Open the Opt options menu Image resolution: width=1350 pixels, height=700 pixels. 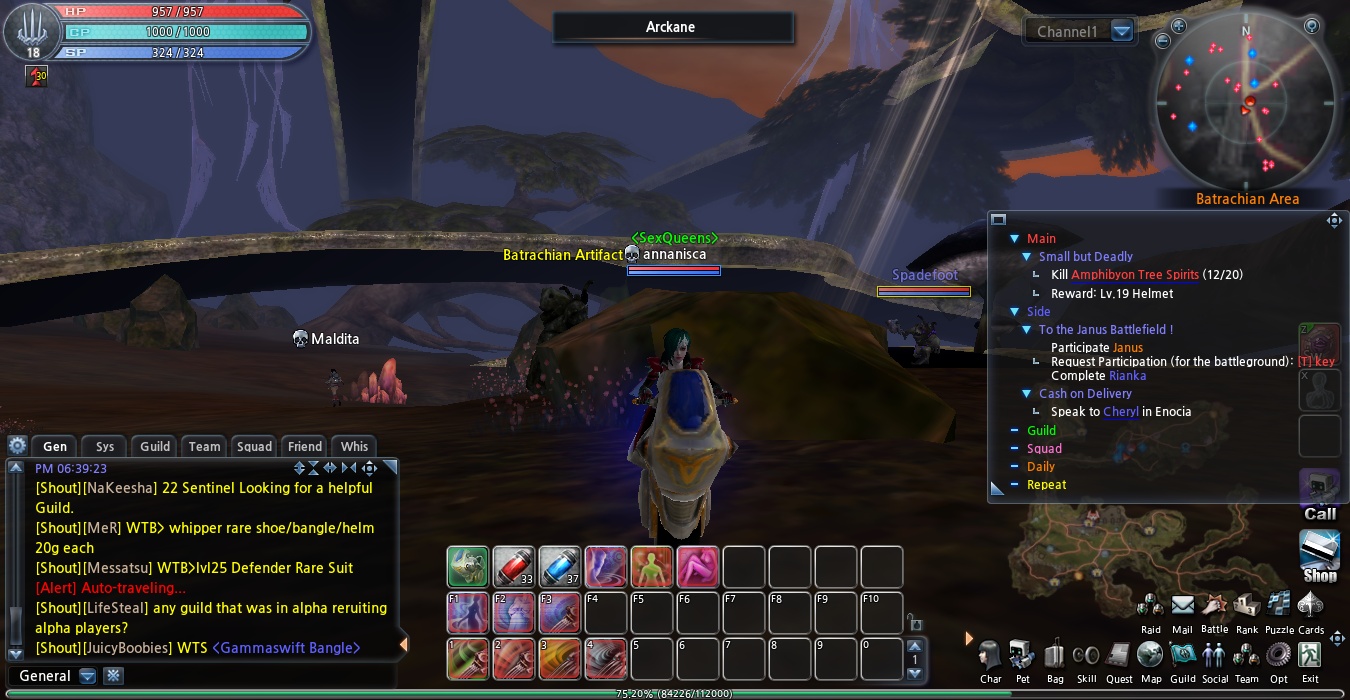[x=1278, y=657]
